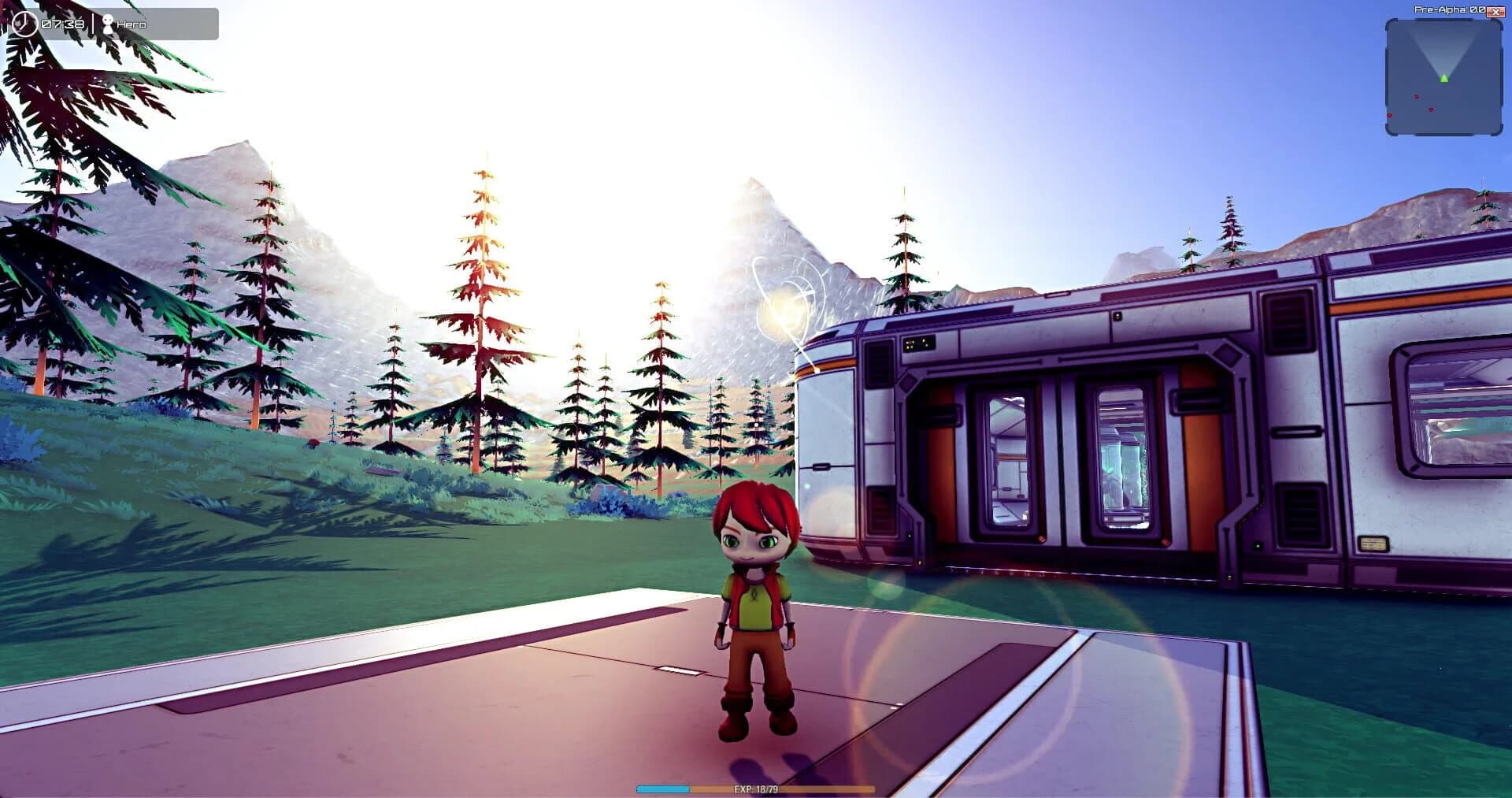1512x798 pixels.
Task: Select a red enemy dot on the minimap
Action: (1416, 97)
